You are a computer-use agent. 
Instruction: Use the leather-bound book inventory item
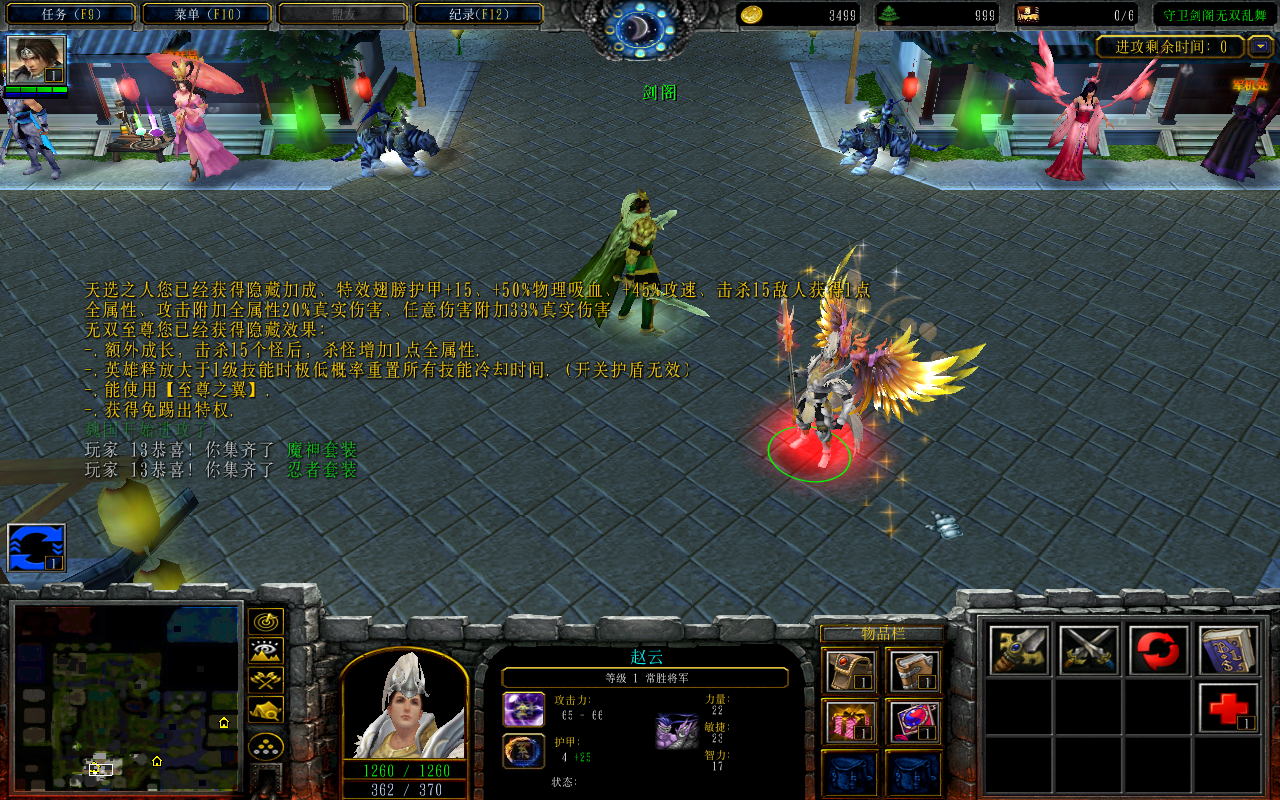(x=914, y=671)
